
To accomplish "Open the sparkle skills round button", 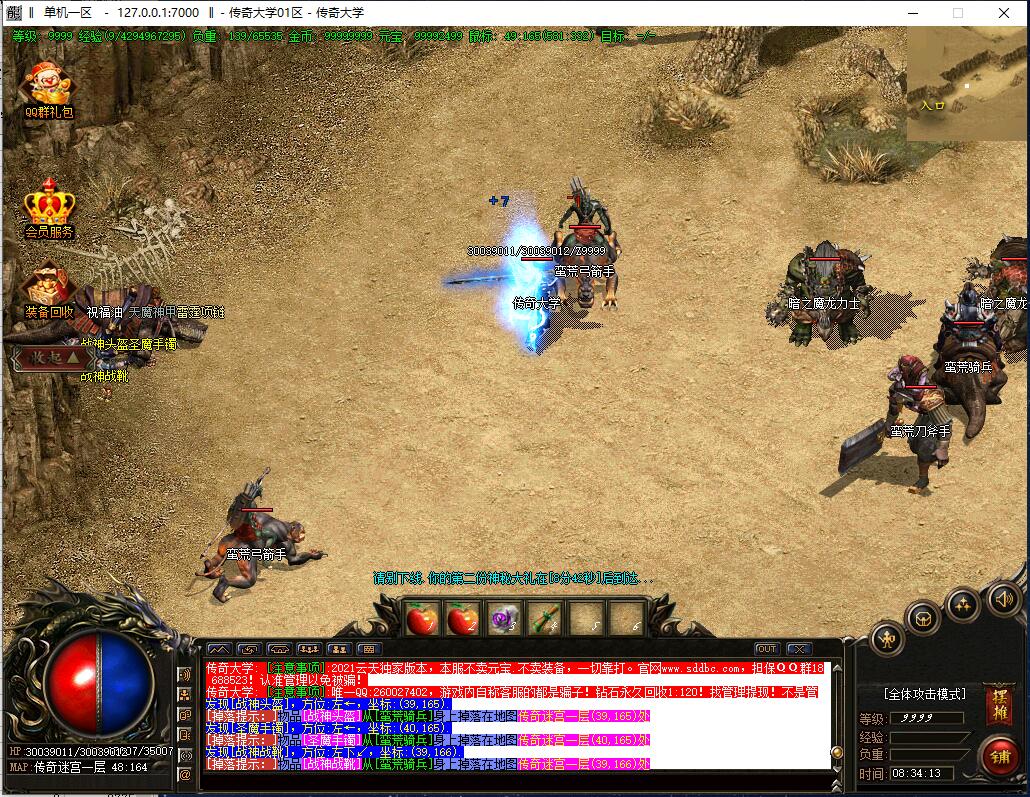I will pos(963,603).
